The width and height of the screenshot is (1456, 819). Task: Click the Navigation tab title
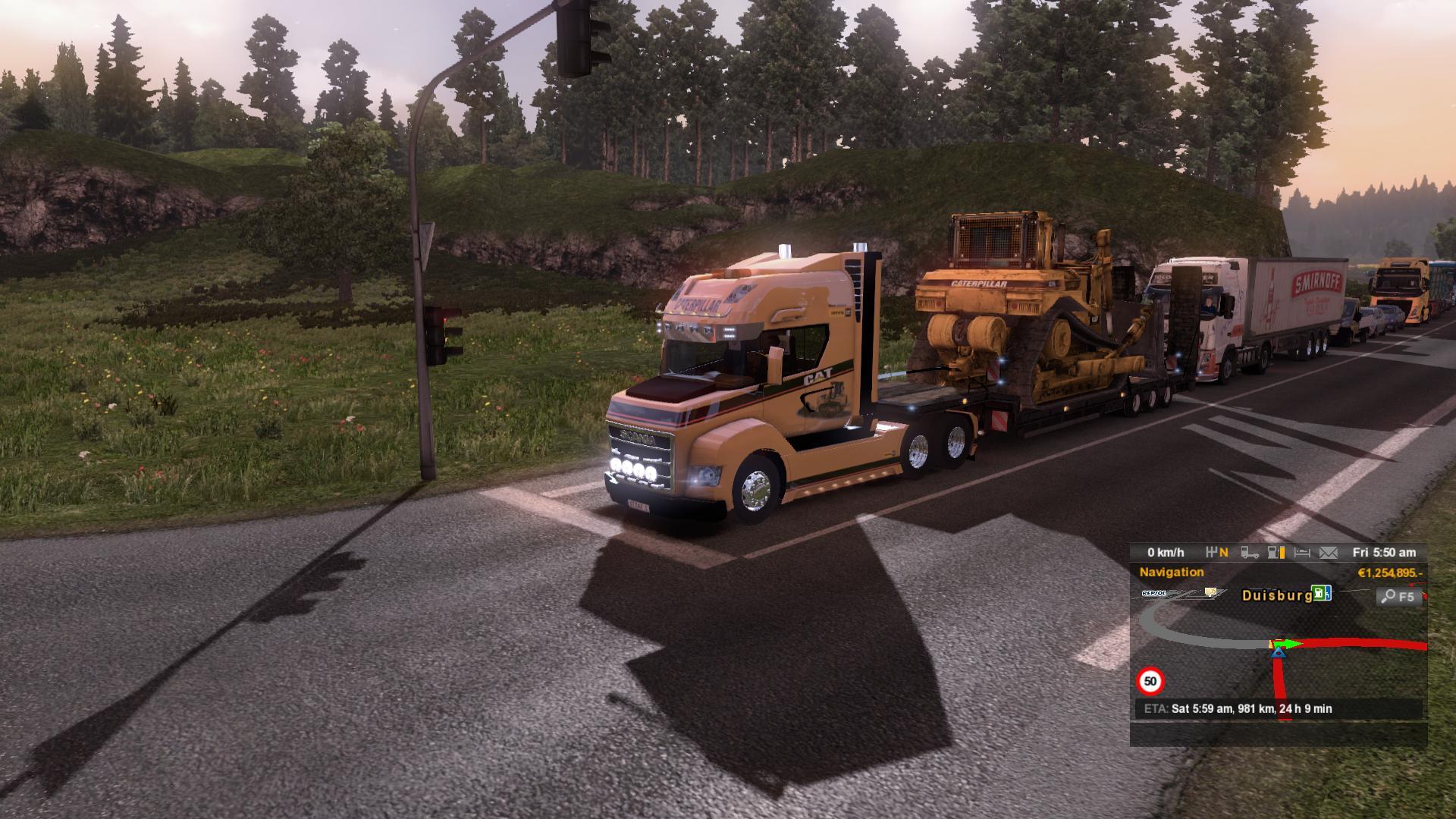point(1172,573)
